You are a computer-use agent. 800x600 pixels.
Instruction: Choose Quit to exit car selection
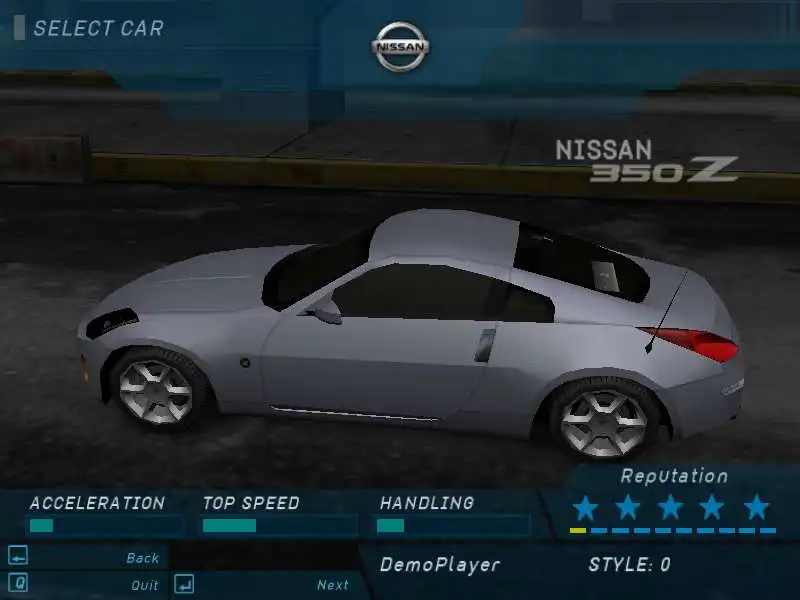point(144,585)
